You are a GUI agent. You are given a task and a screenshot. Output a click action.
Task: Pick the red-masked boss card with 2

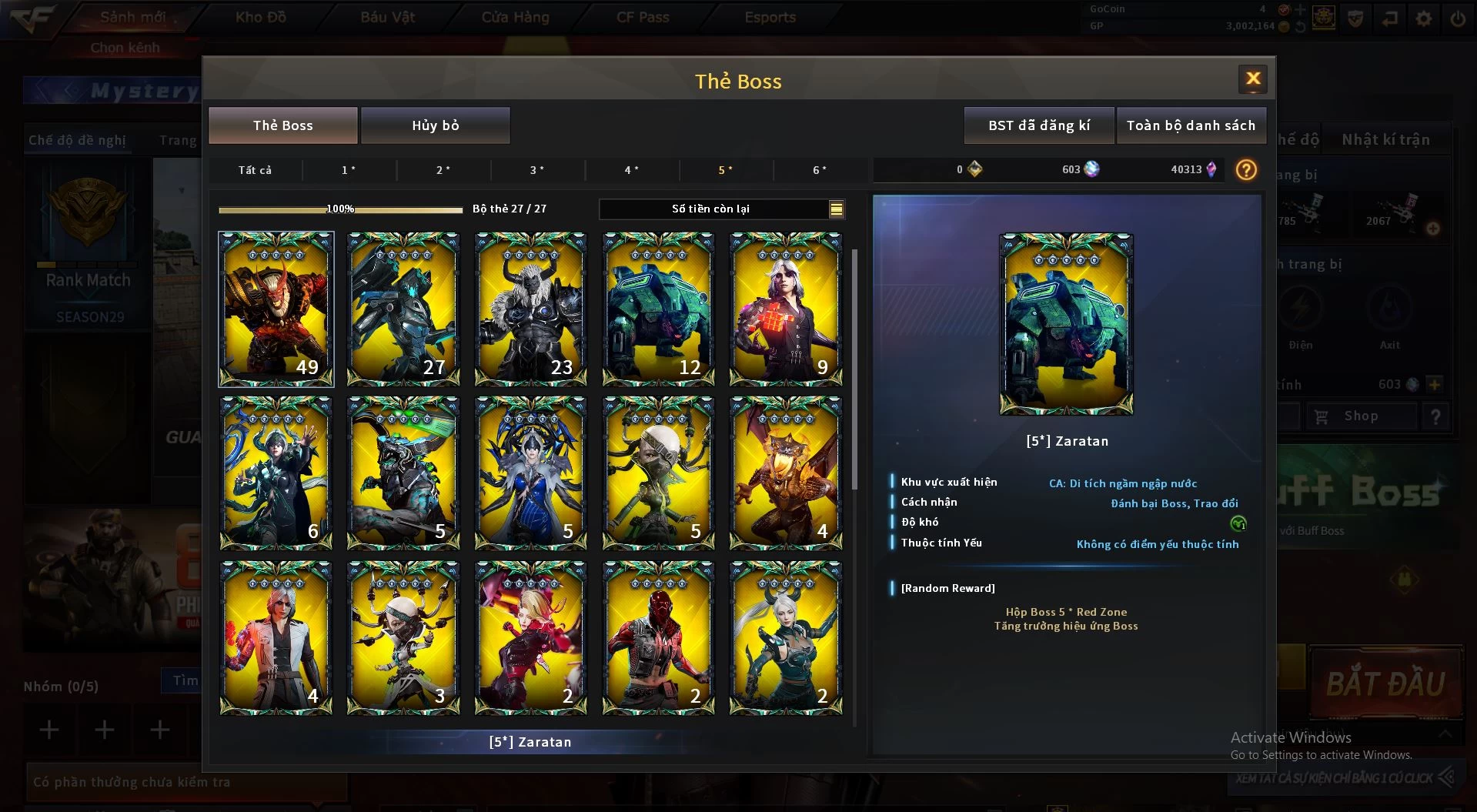(658, 637)
